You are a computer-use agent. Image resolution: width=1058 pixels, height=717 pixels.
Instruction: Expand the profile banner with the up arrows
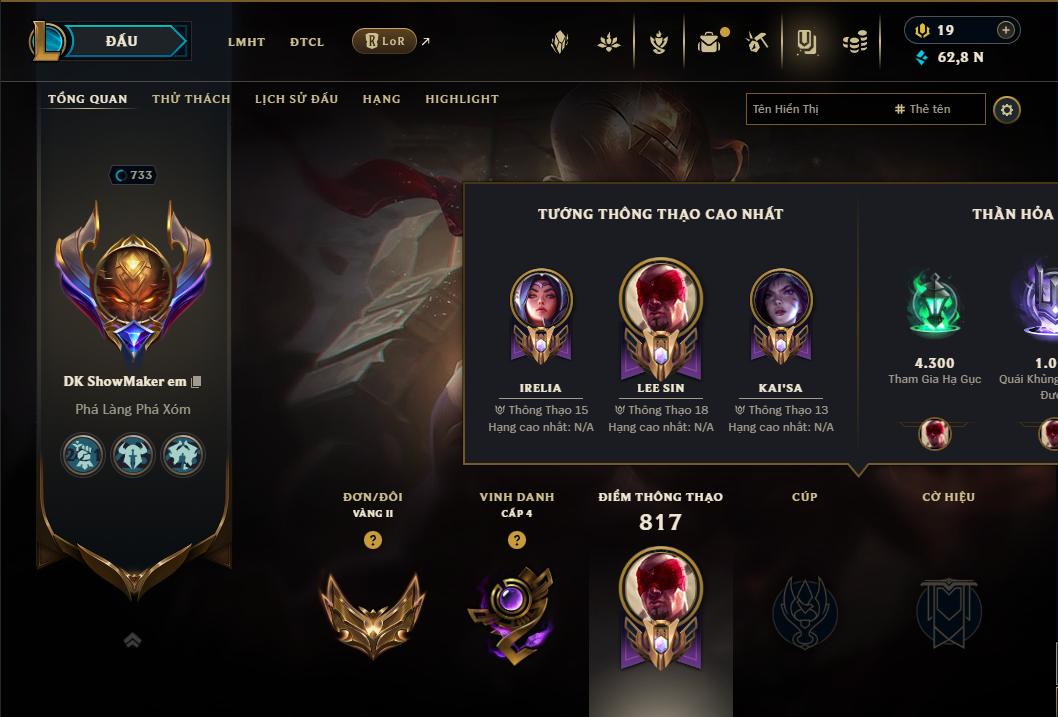coord(132,641)
